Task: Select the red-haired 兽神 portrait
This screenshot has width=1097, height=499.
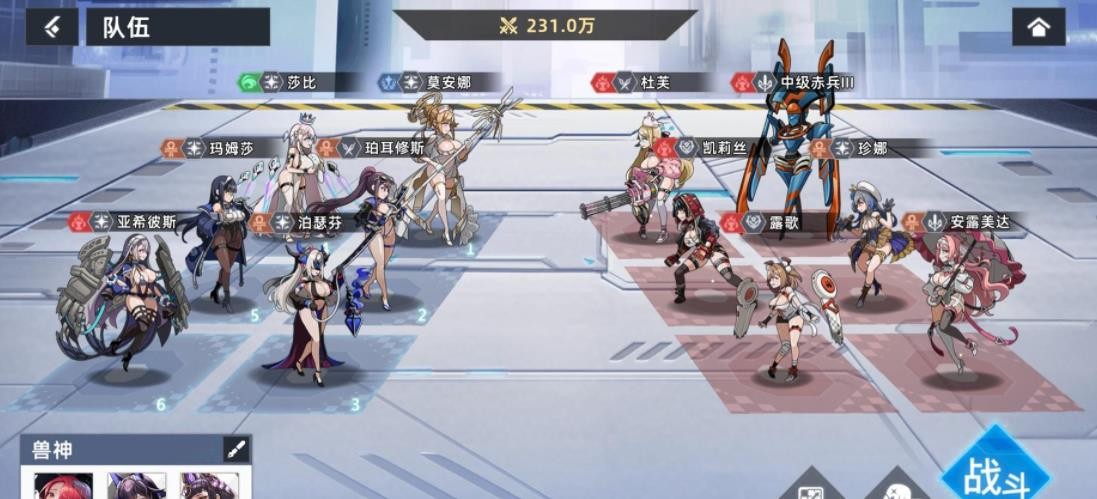Action: pos(64,486)
